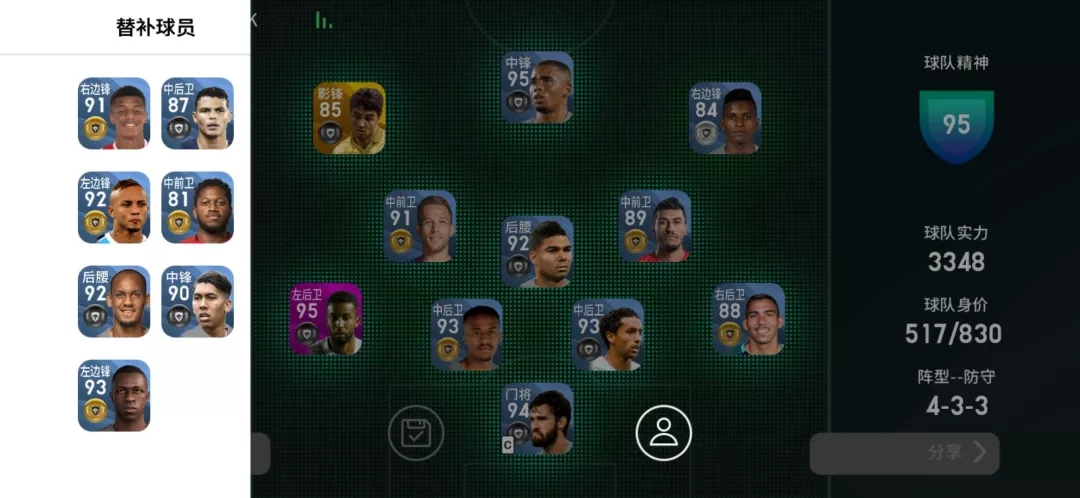Choose the 90-rated 中锋 substitute card

[197, 302]
